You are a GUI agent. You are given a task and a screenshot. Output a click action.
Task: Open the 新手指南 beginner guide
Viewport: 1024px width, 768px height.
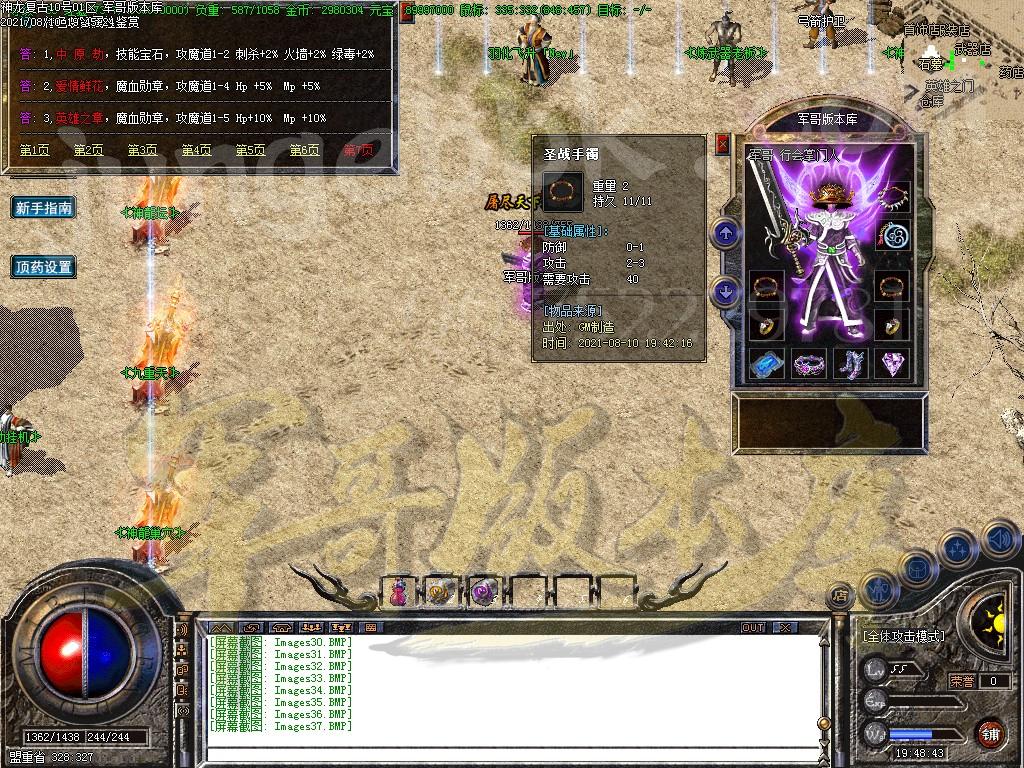(44, 208)
